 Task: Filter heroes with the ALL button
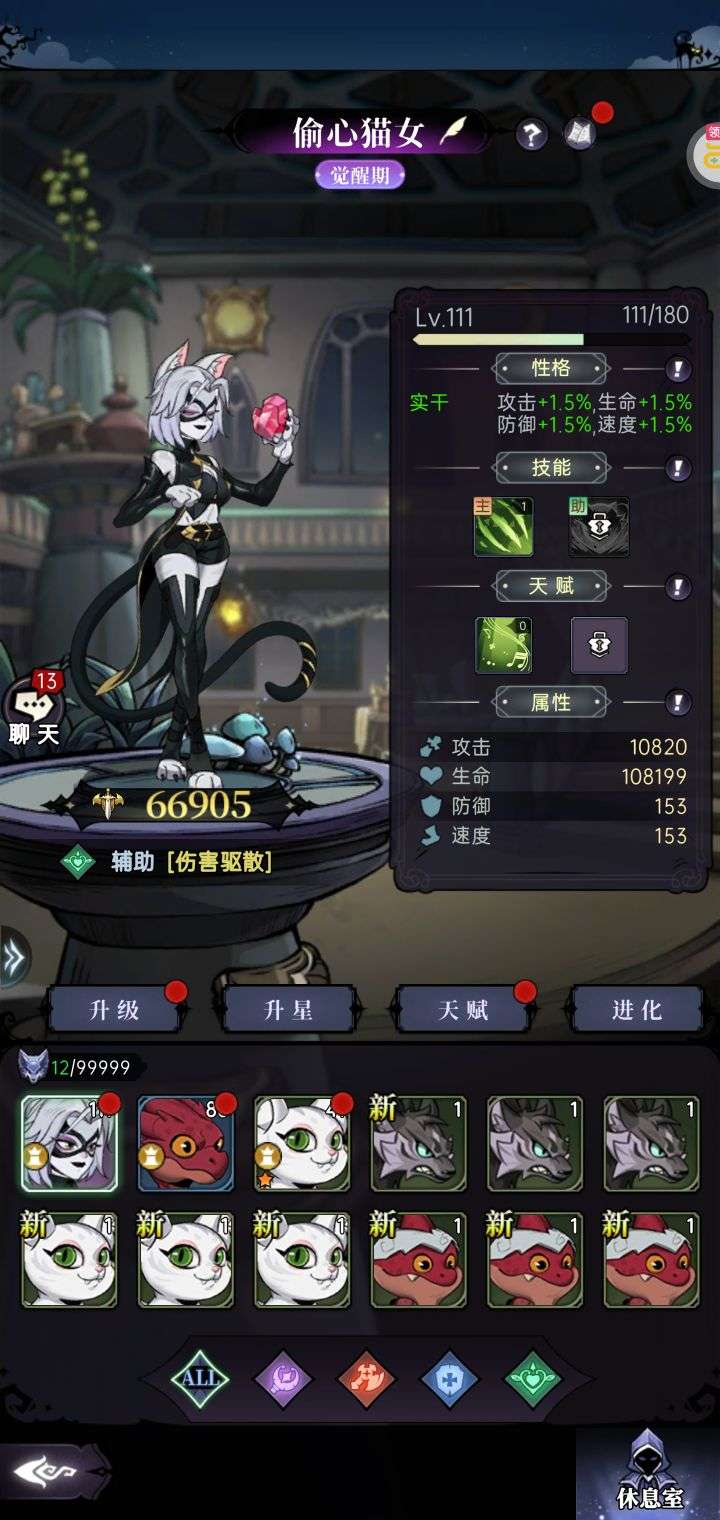click(x=200, y=1379)
